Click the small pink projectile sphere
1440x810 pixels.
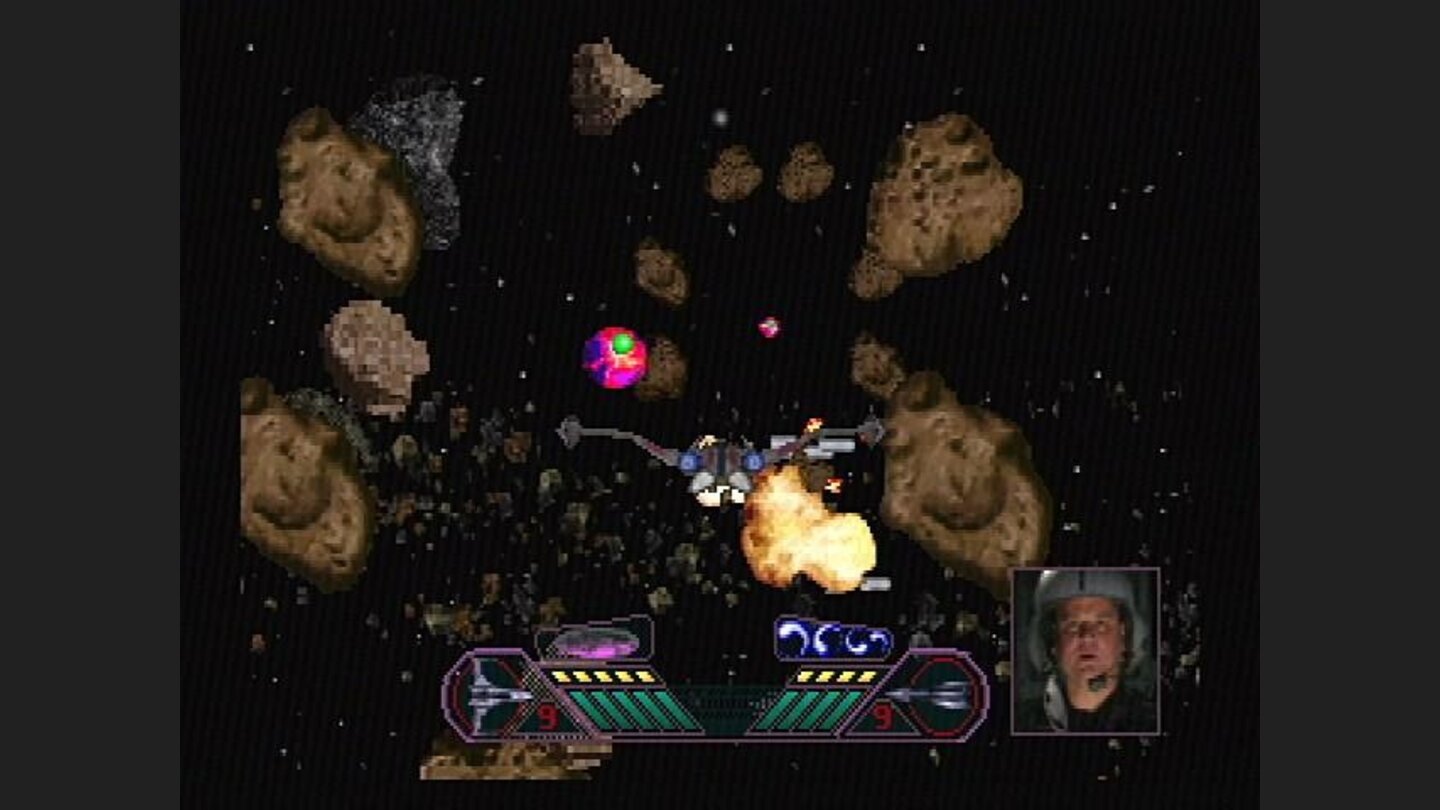[769, 326]
